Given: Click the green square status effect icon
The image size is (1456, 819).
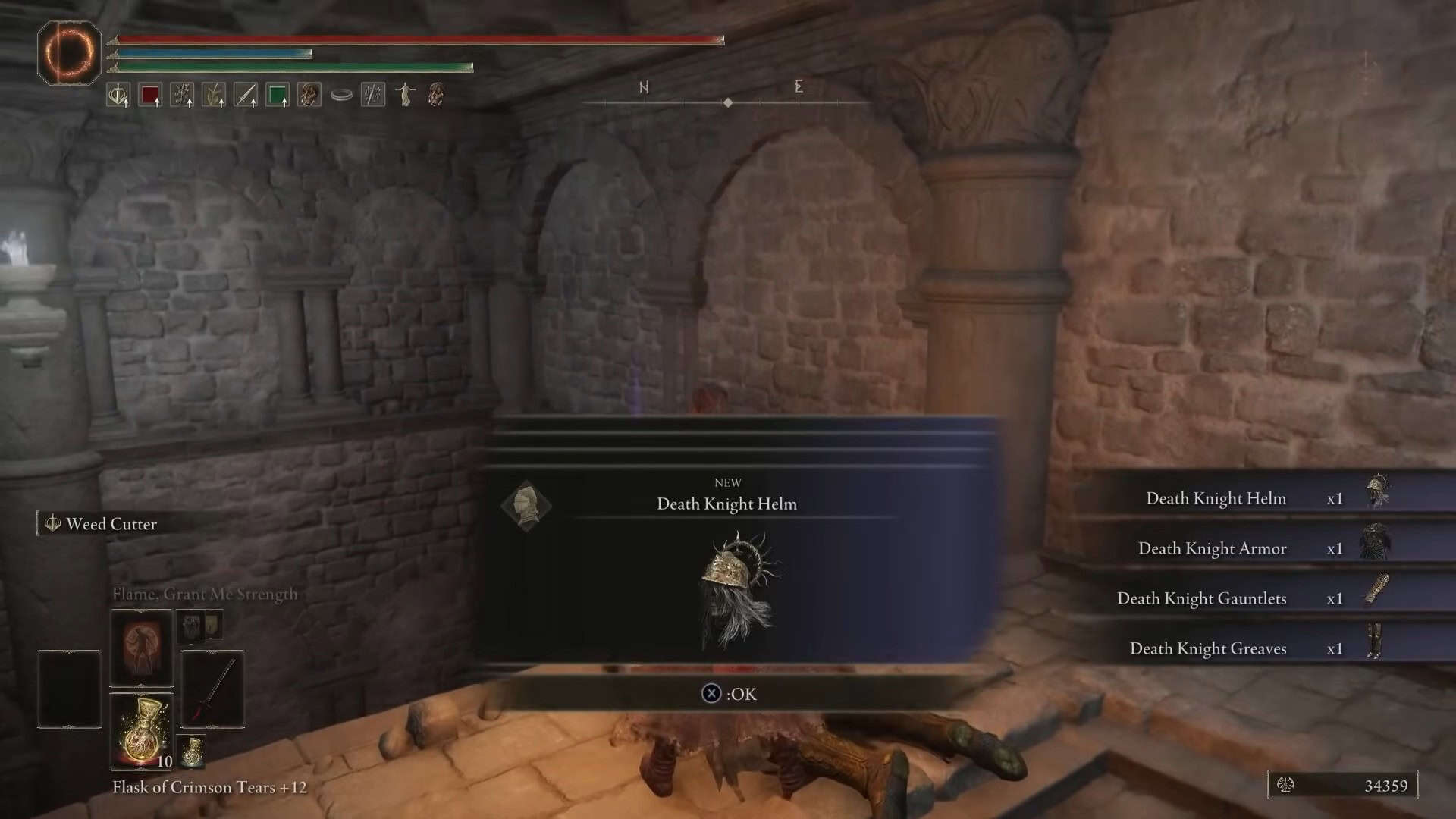Looking at the screenshot, I should 278,95.
